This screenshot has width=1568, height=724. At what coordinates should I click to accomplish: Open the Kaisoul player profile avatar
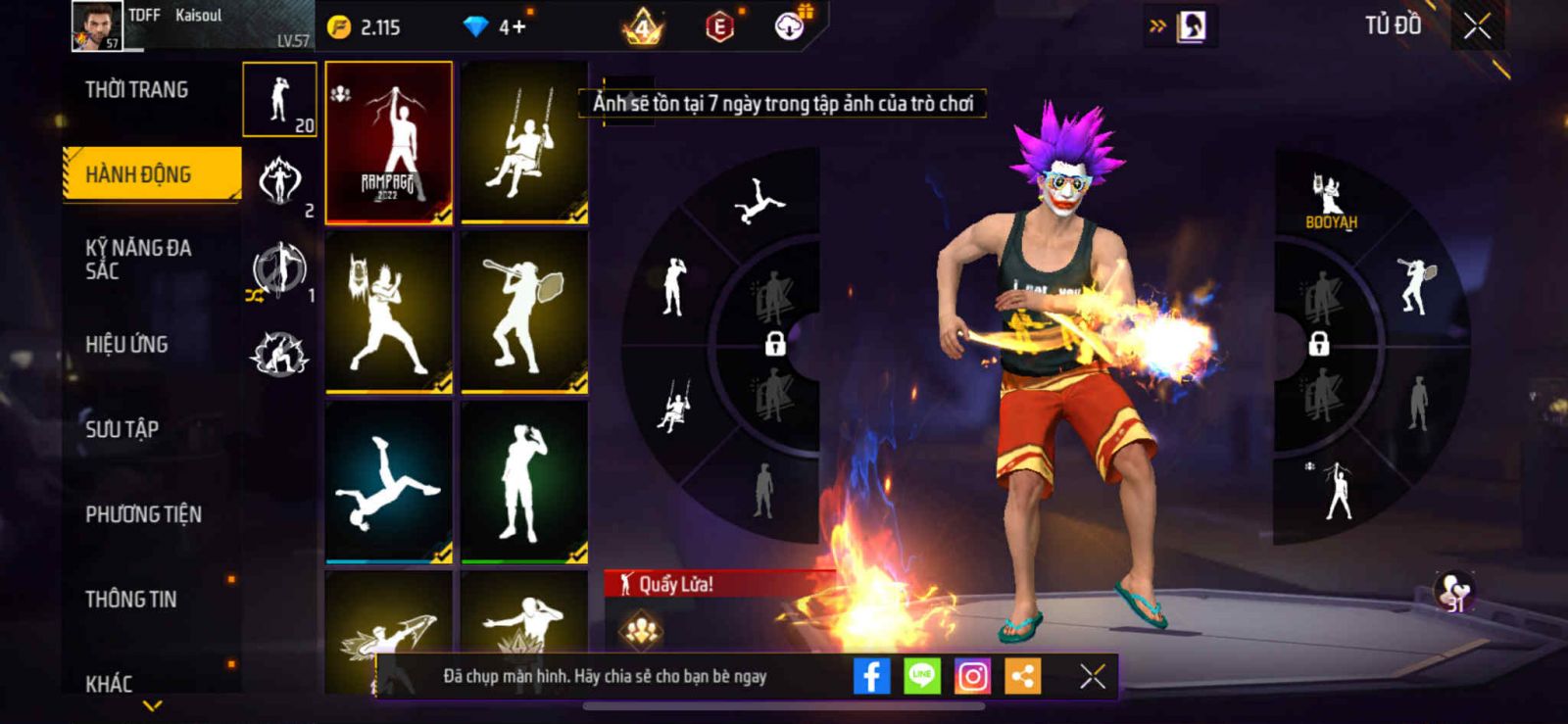[97, 26]
